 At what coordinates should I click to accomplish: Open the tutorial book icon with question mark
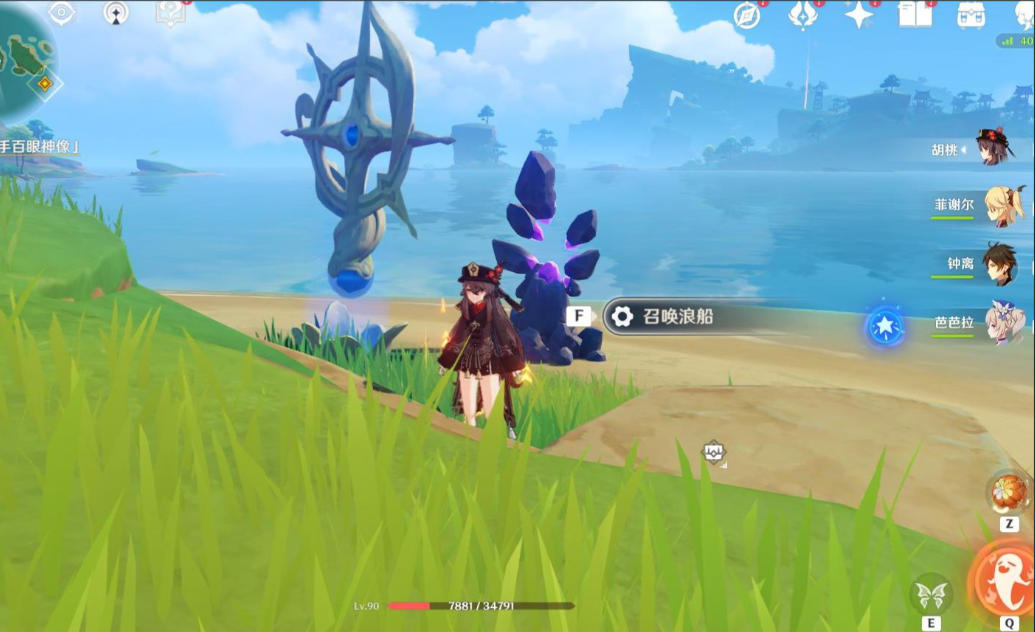[x=170, y=13]
